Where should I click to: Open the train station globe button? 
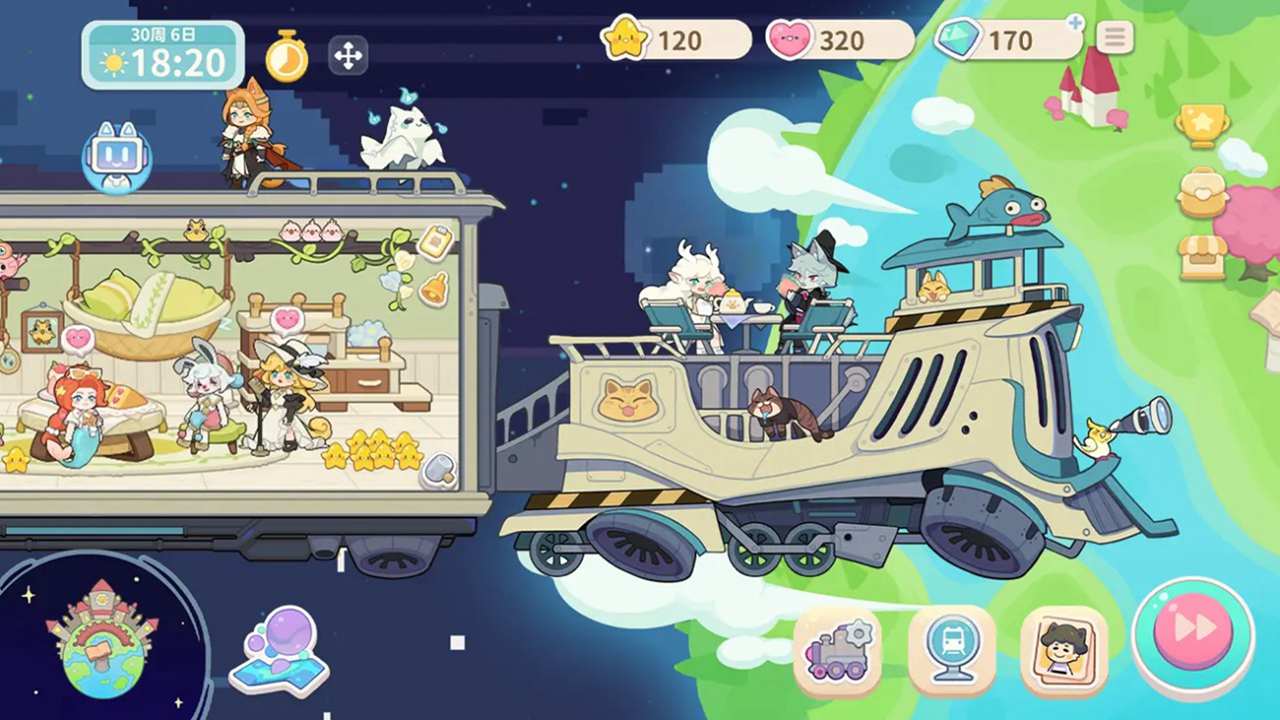(951, 650)
